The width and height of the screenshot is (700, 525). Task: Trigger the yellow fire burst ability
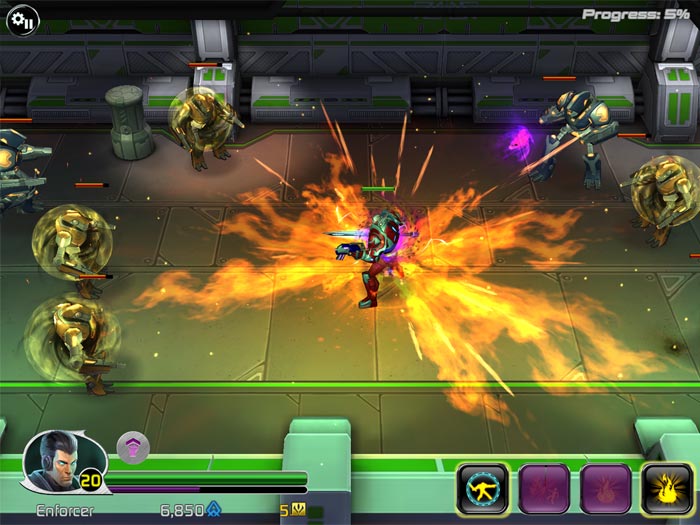(x=667, y=489)
